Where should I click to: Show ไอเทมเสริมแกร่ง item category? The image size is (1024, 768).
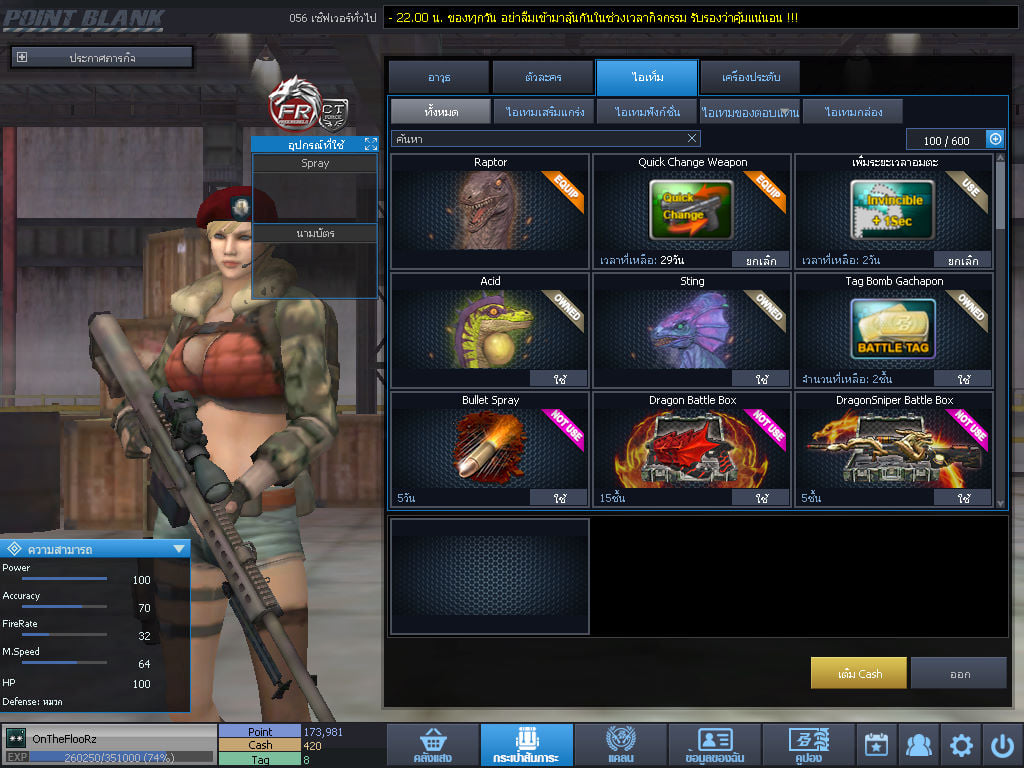click(544, 112)
